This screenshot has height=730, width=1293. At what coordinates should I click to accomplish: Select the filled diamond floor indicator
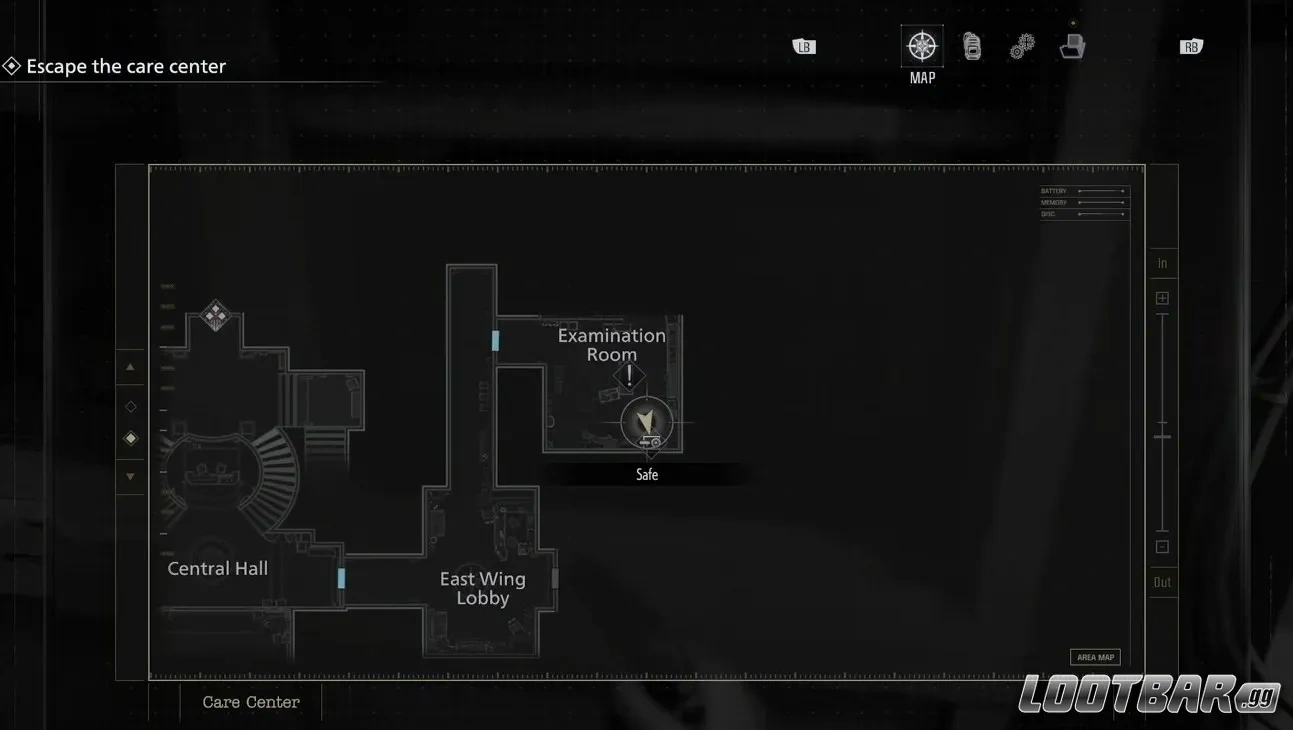coord(129,438)
